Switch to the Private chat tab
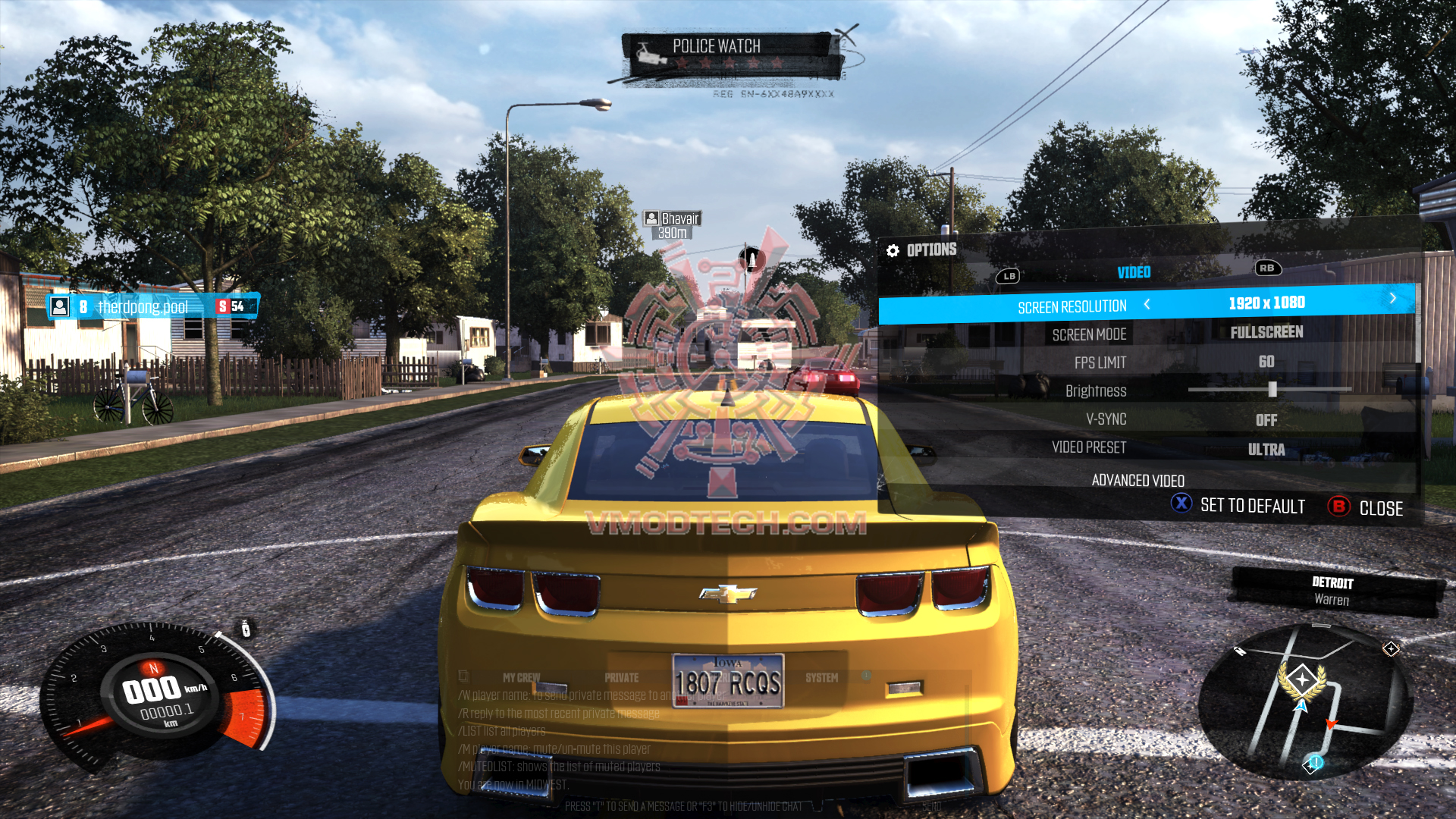 click(x=621, y=678)
